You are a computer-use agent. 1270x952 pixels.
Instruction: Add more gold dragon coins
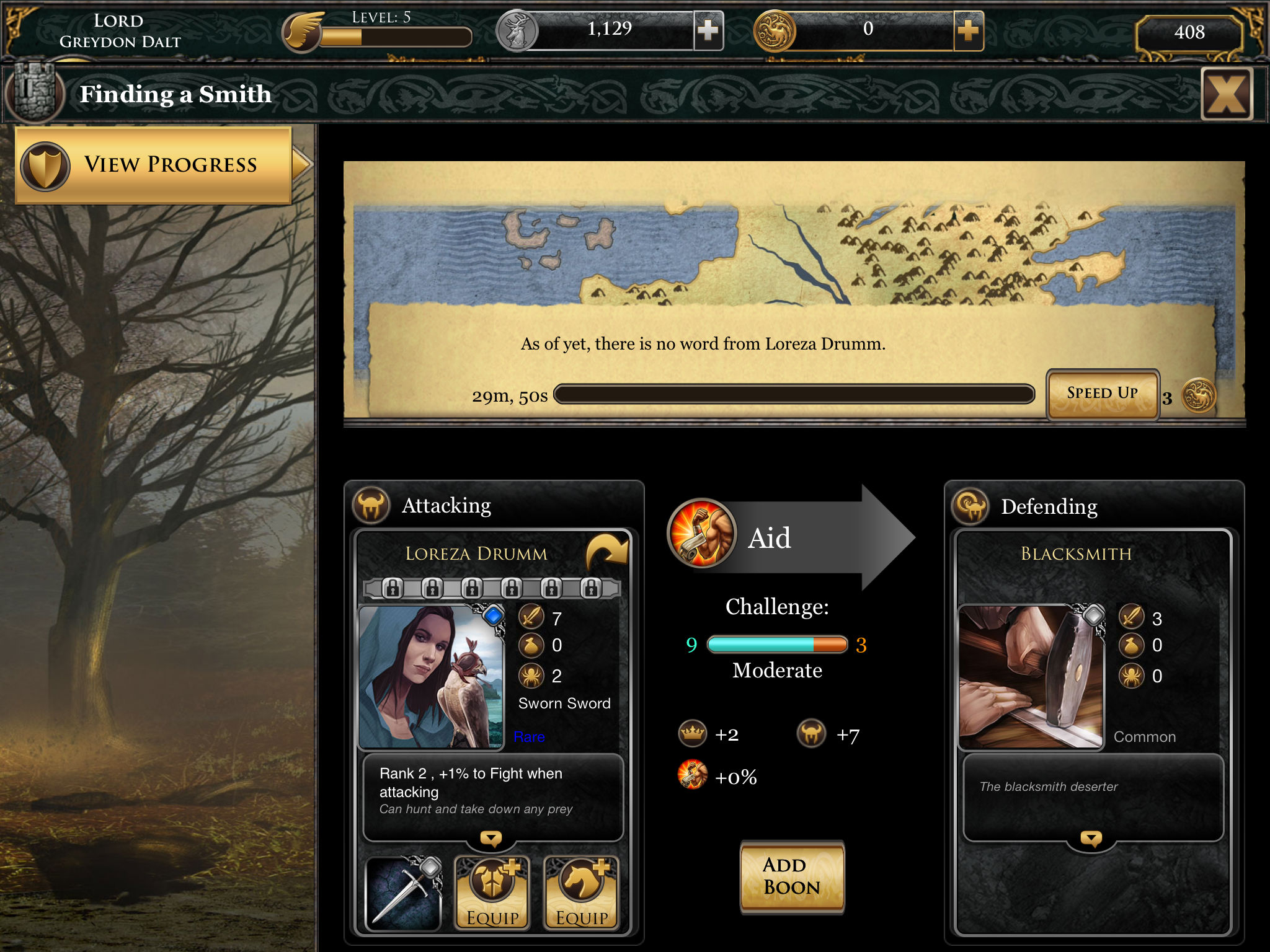click(967, 30)
